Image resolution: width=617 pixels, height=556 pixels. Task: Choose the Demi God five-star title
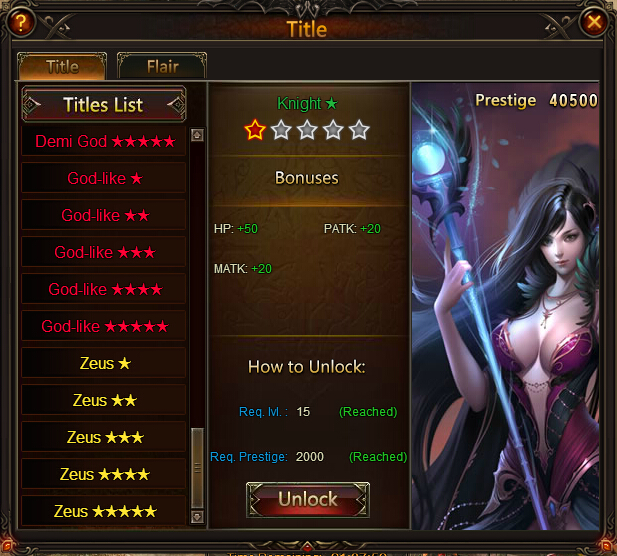click(105, 141)
